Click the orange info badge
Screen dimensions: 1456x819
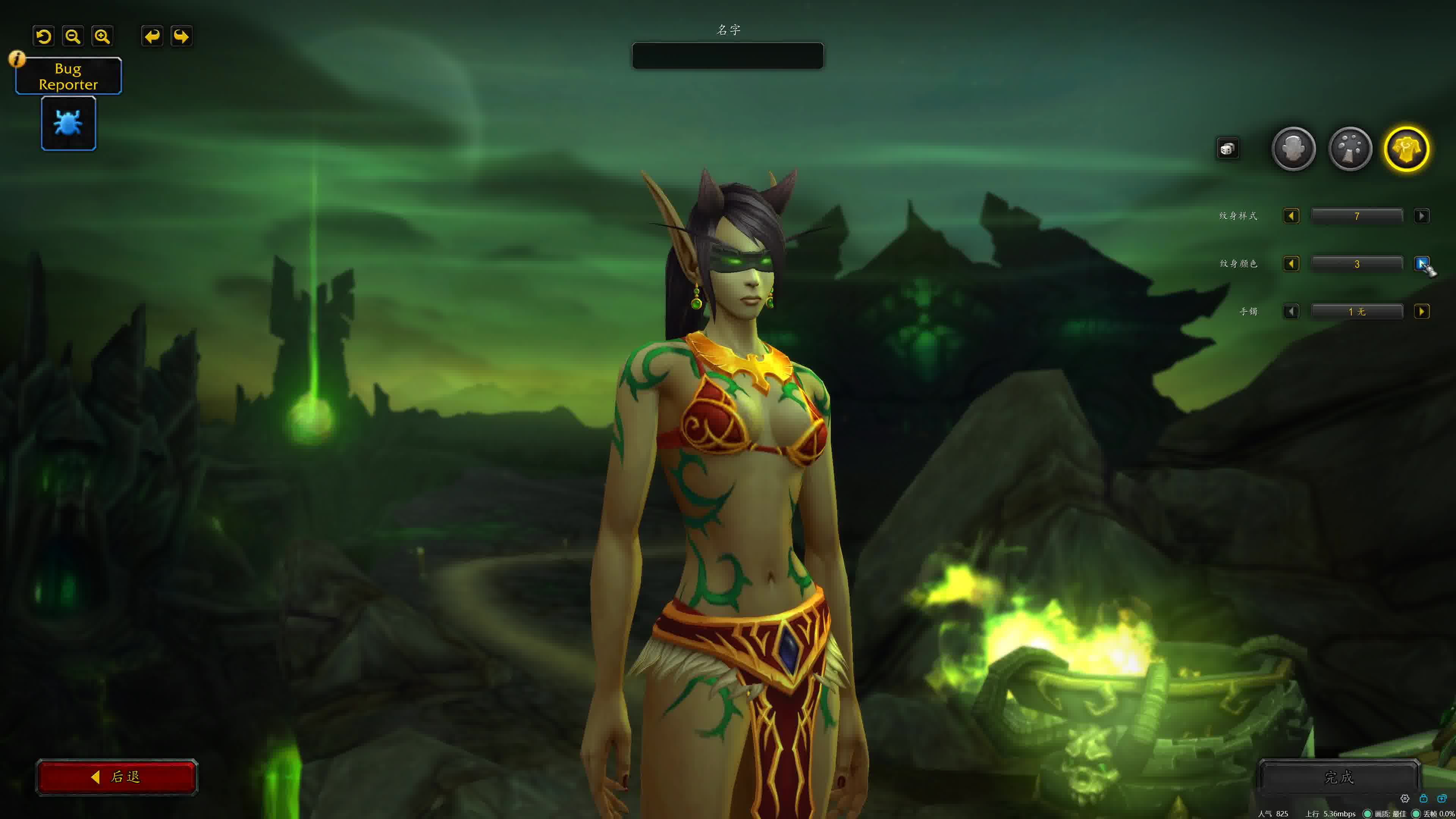(x=17, y=58)
